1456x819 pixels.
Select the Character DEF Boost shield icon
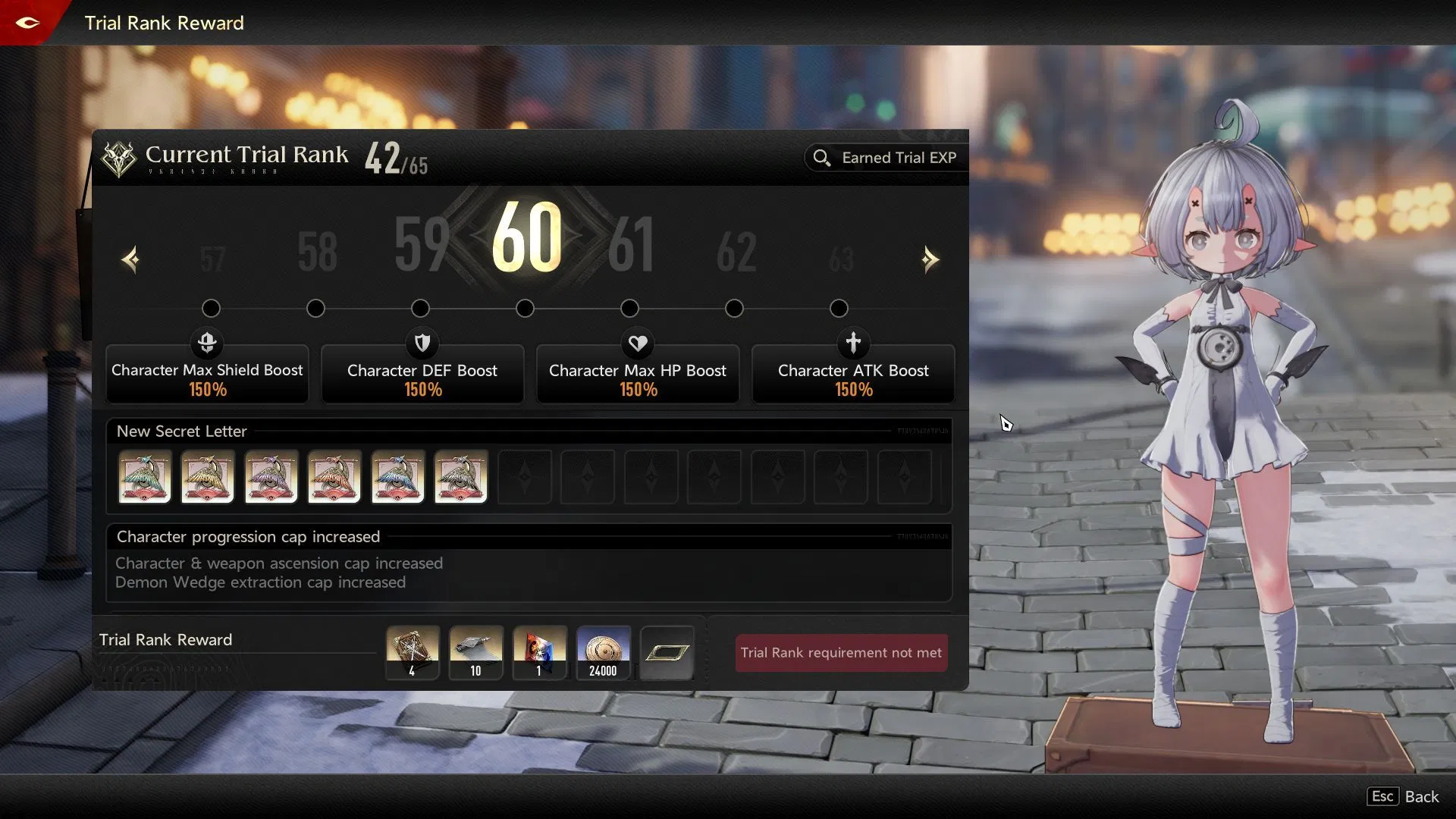422,343
